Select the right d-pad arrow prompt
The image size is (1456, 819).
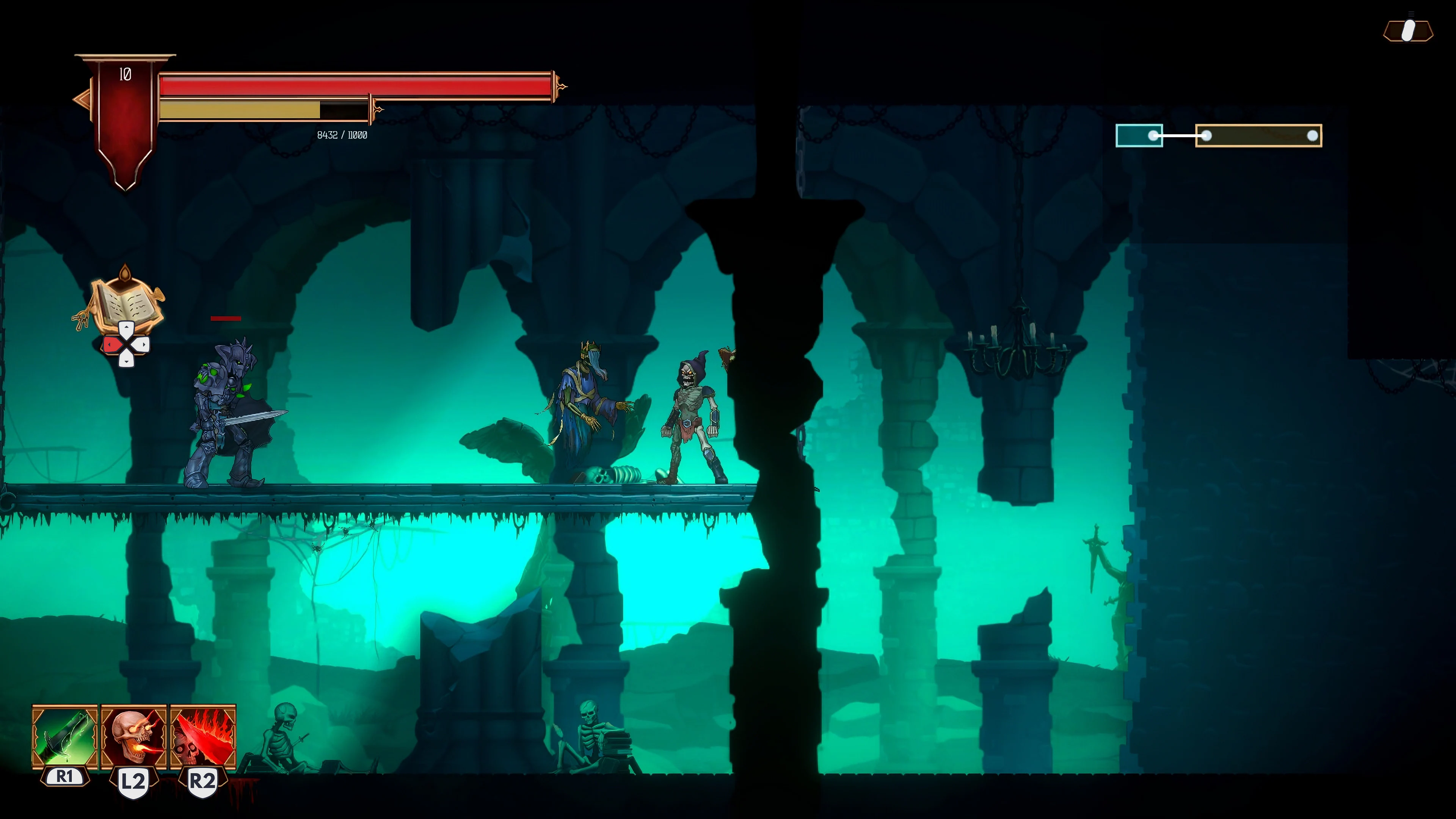(x=143, y=345)
